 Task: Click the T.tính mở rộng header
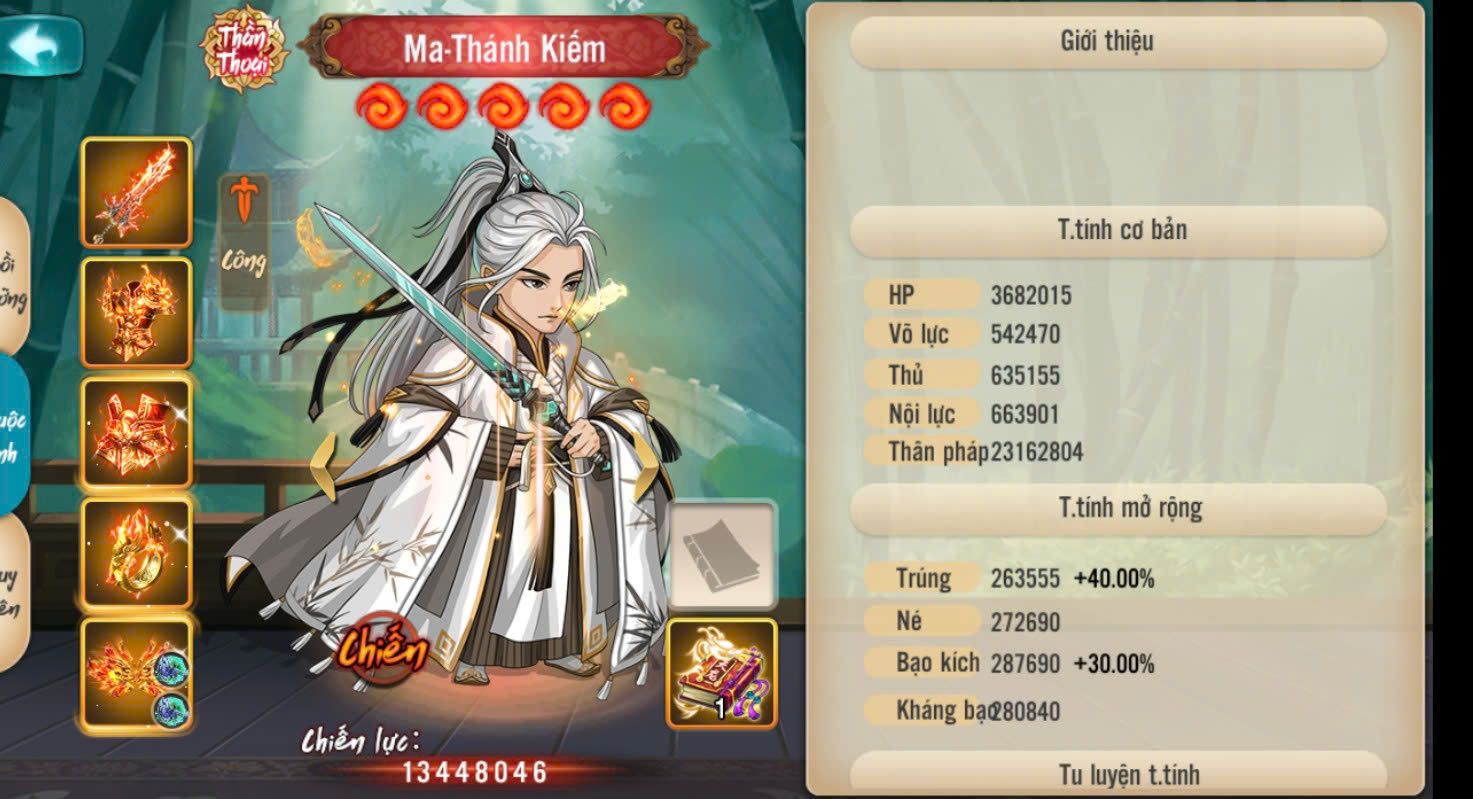coord(1119,509)
